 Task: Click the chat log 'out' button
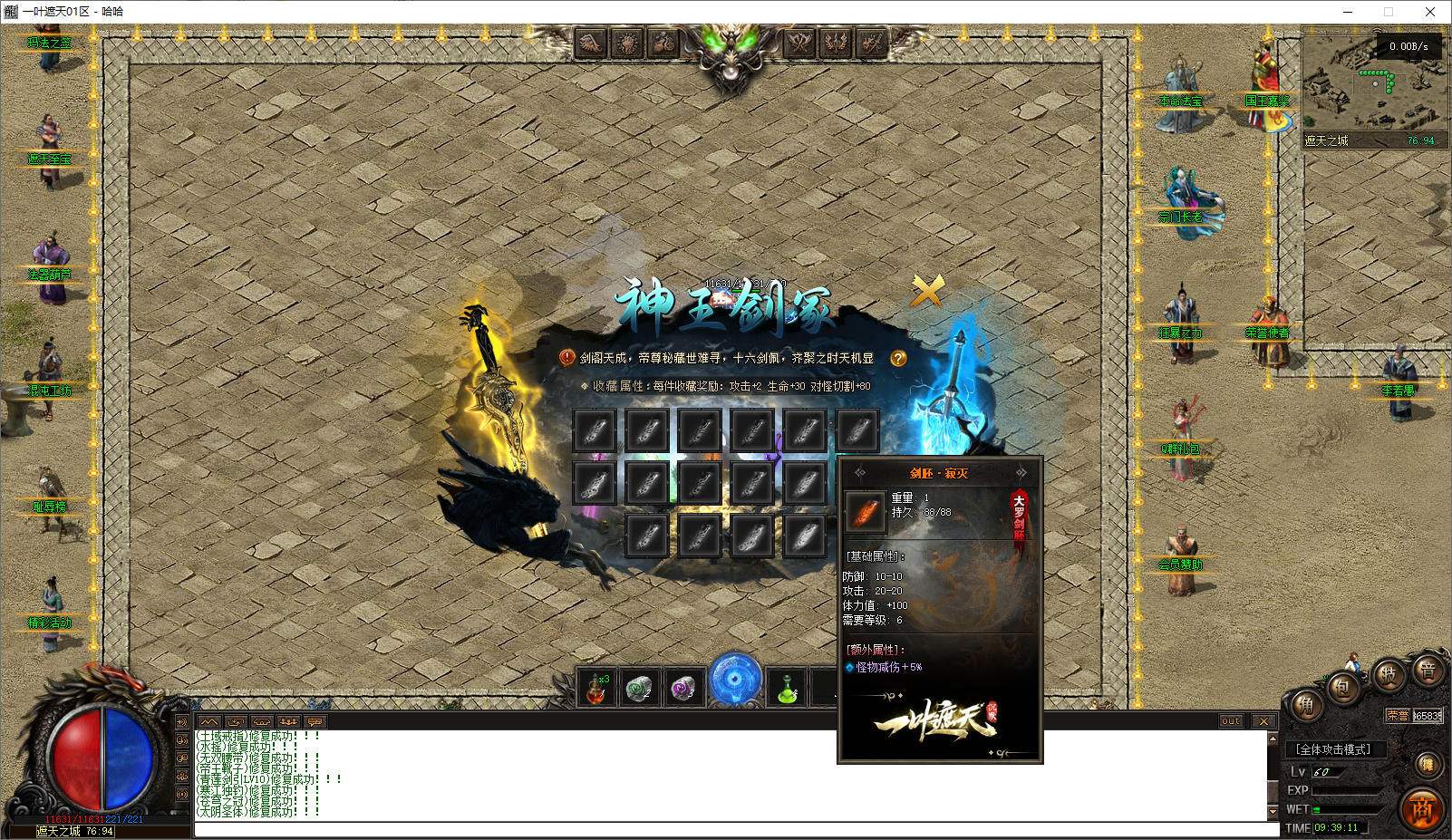1231,721
